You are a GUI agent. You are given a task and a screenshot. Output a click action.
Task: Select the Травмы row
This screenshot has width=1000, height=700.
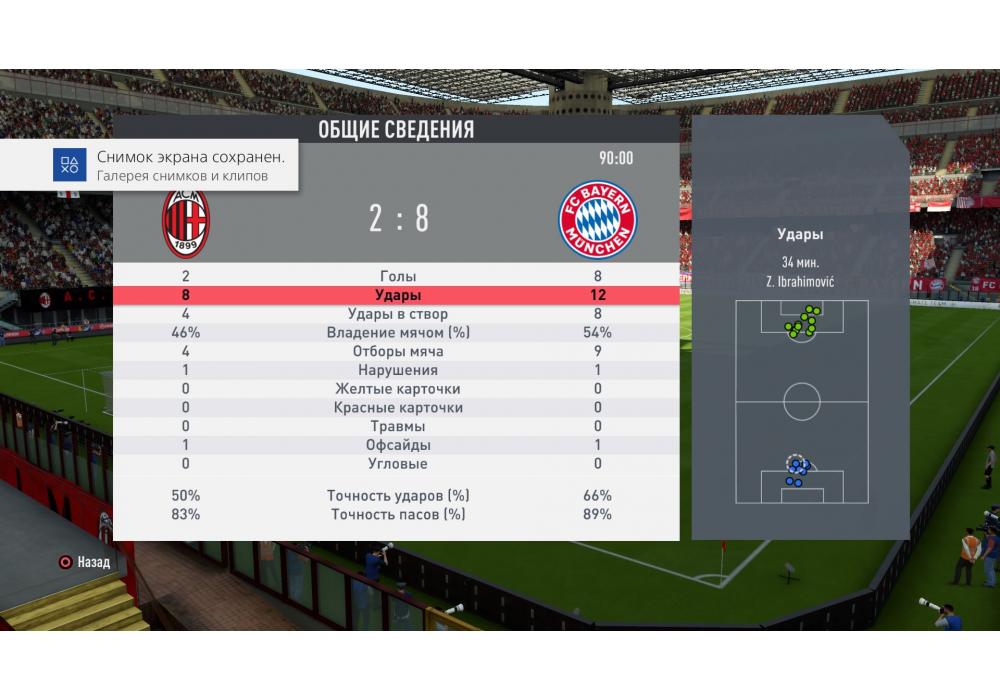(398, 427)
